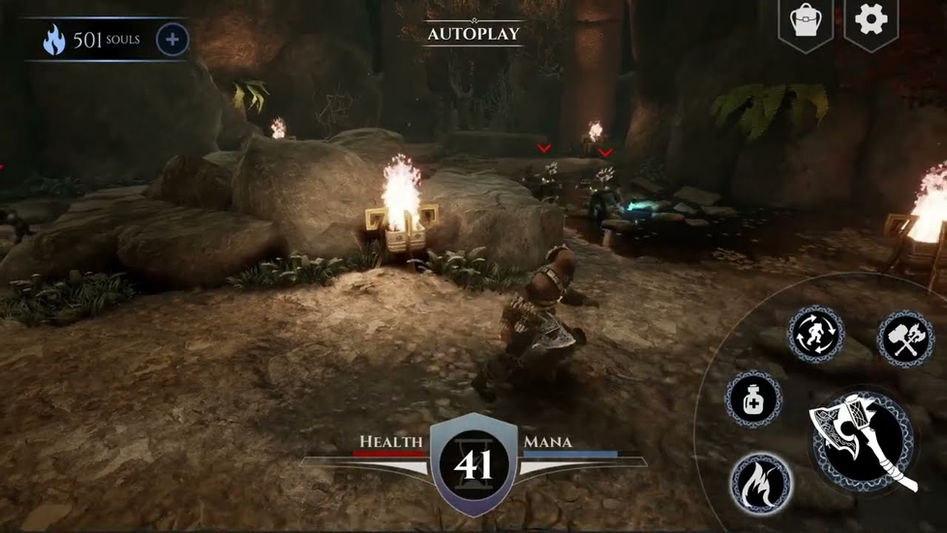Toggle the Autoplay mode
This screenshot has height=533, width=947.
coord(473,33)
